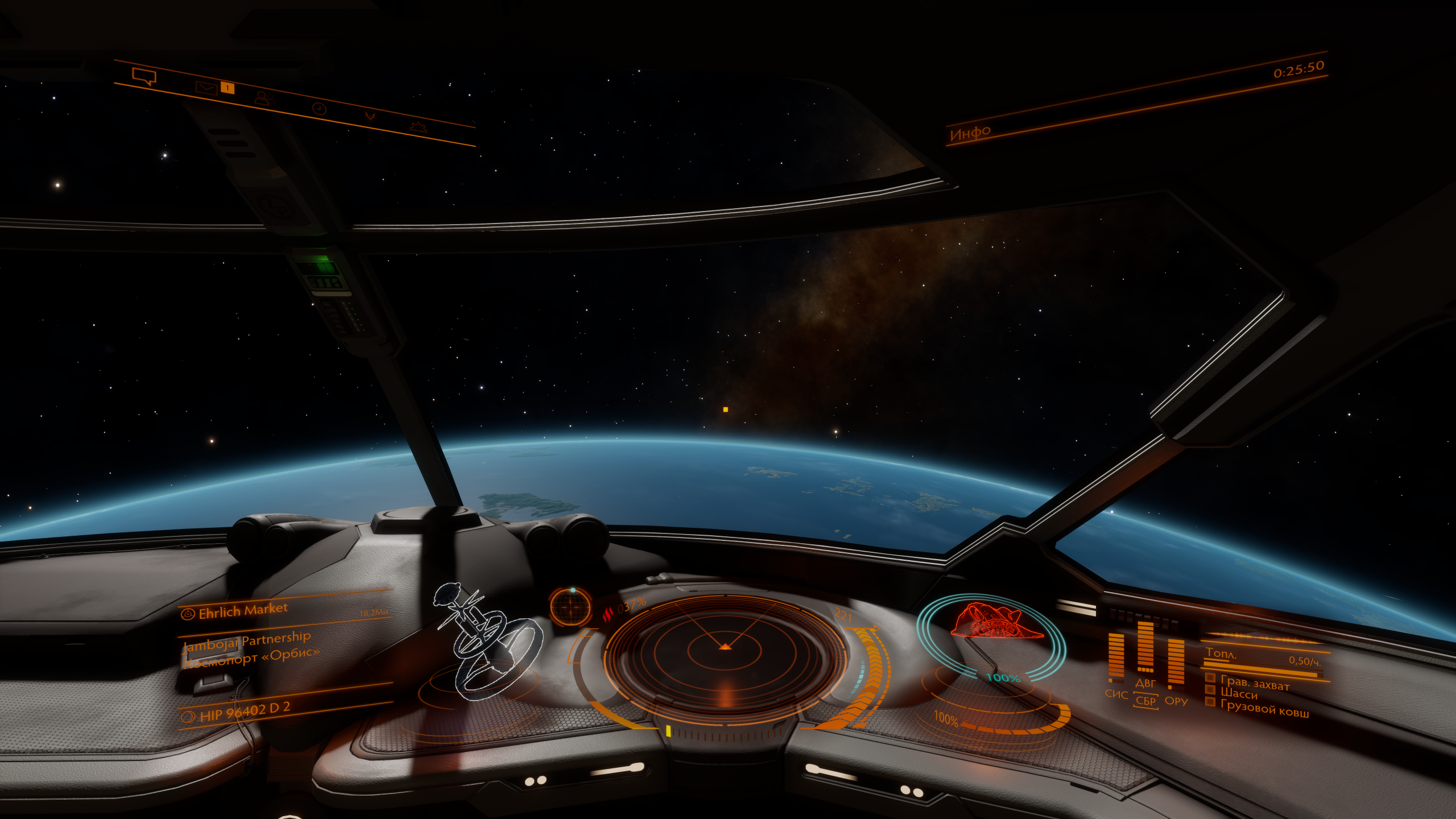The image size is (1456, 819).
Task: Toggle the Грузовой ковш cargo scoop indicator
Action: (1264, 708)
